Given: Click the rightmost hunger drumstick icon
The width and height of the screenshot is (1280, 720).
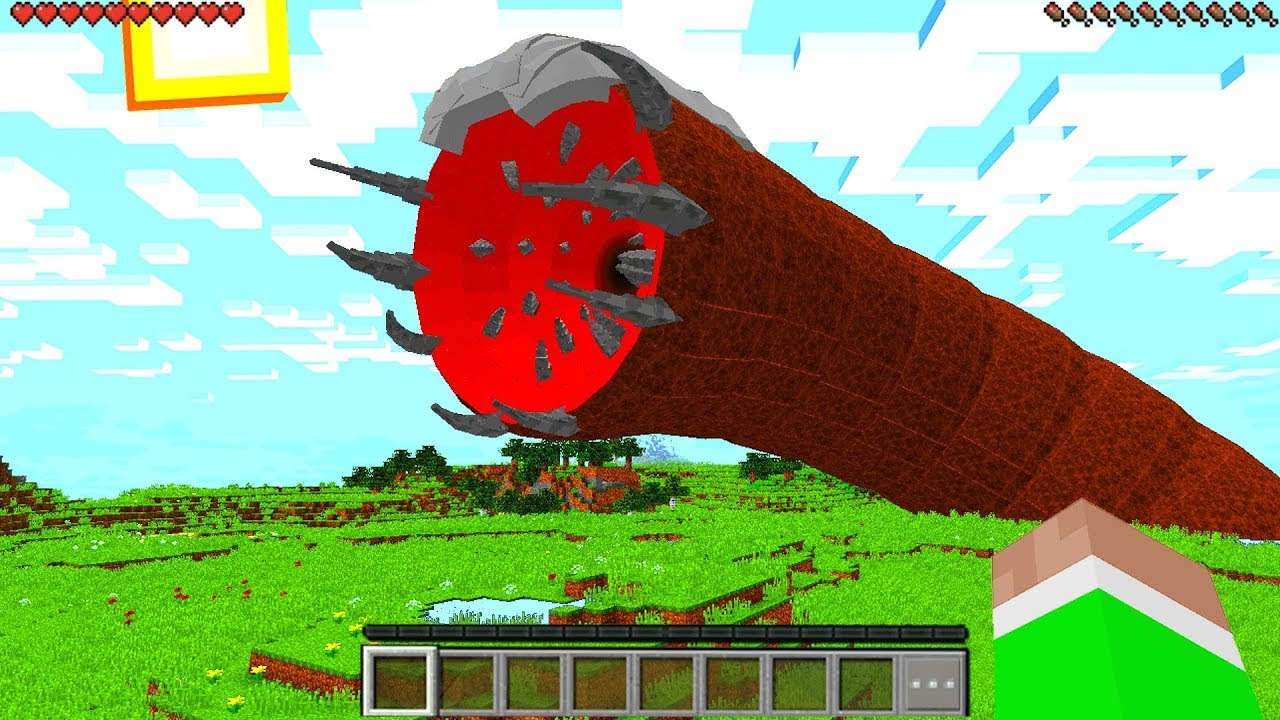Looking at the screenshot, I should (1262, 14).
